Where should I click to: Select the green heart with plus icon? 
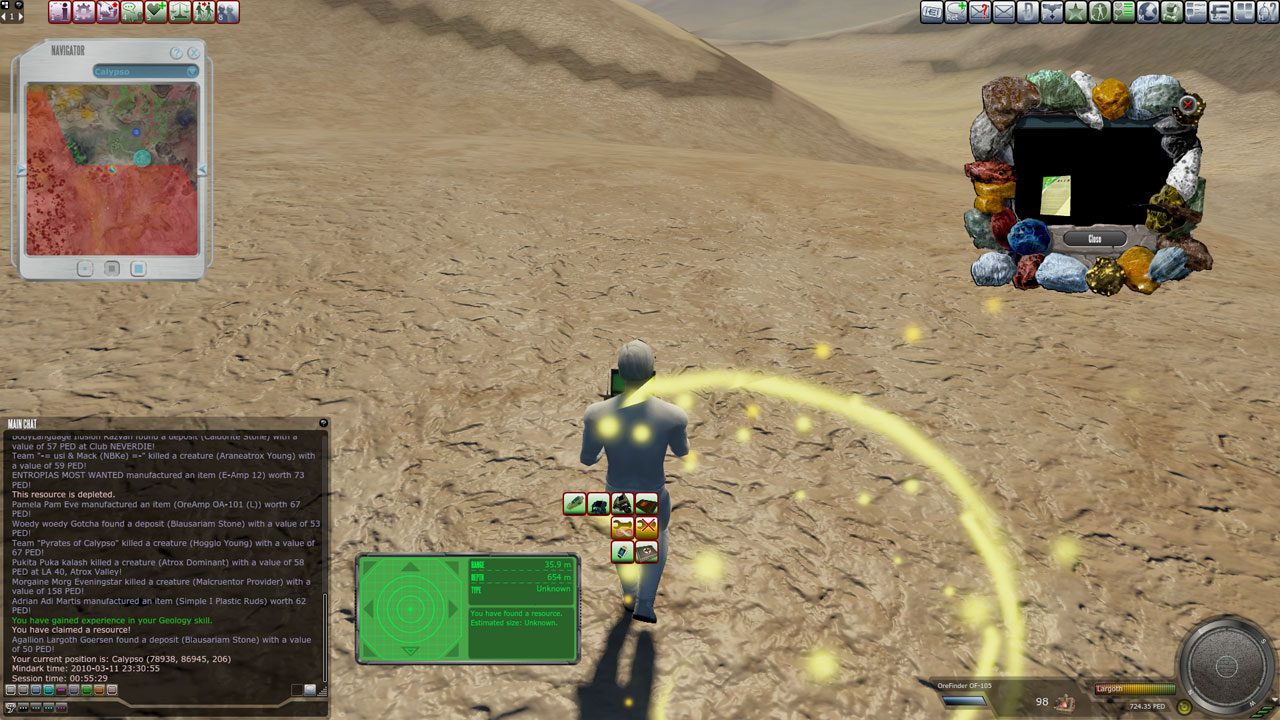coord(156,12)
